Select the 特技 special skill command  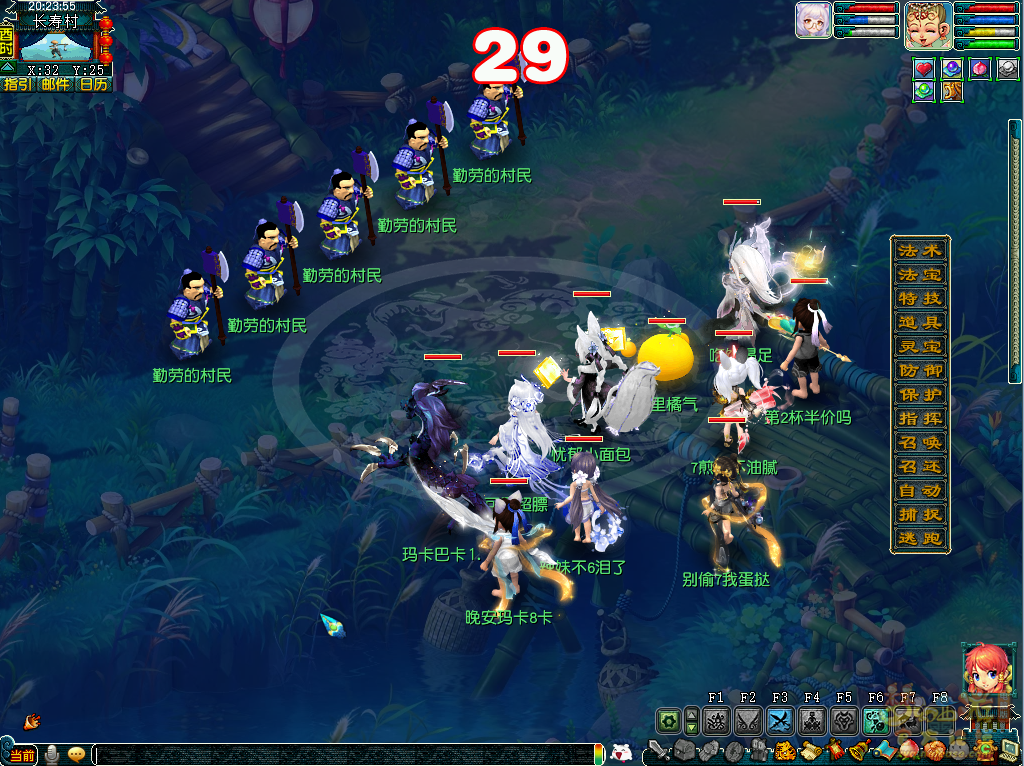920,298
